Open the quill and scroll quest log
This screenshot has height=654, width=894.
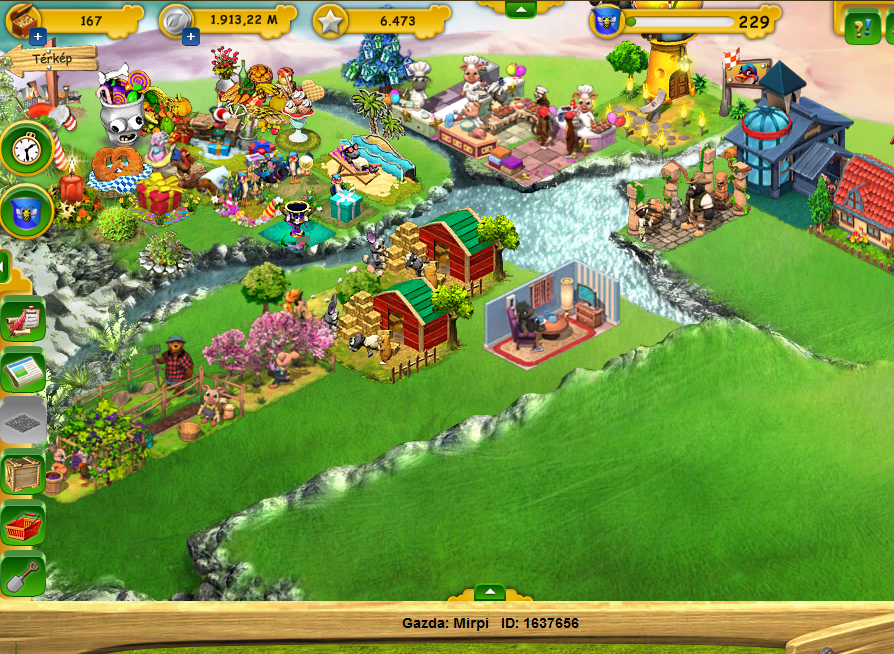click(x=23, y=320)
